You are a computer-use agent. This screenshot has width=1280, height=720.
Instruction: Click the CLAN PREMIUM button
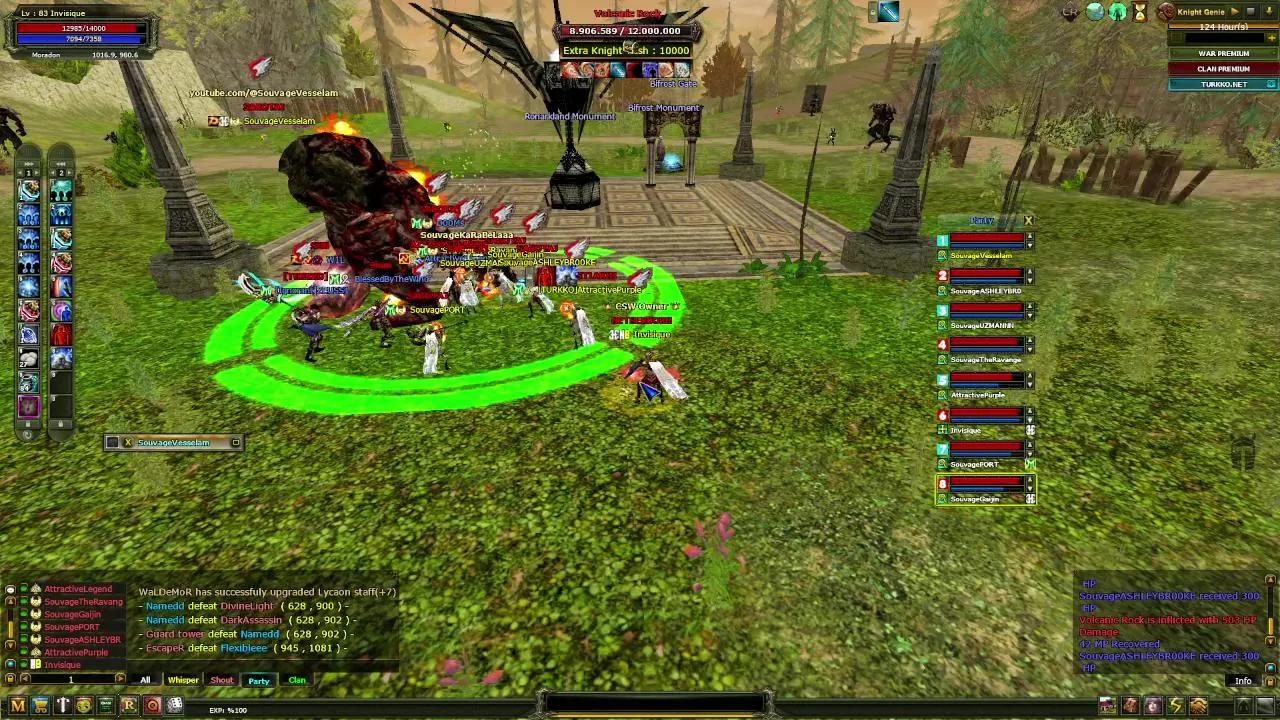coord(1223,69)
